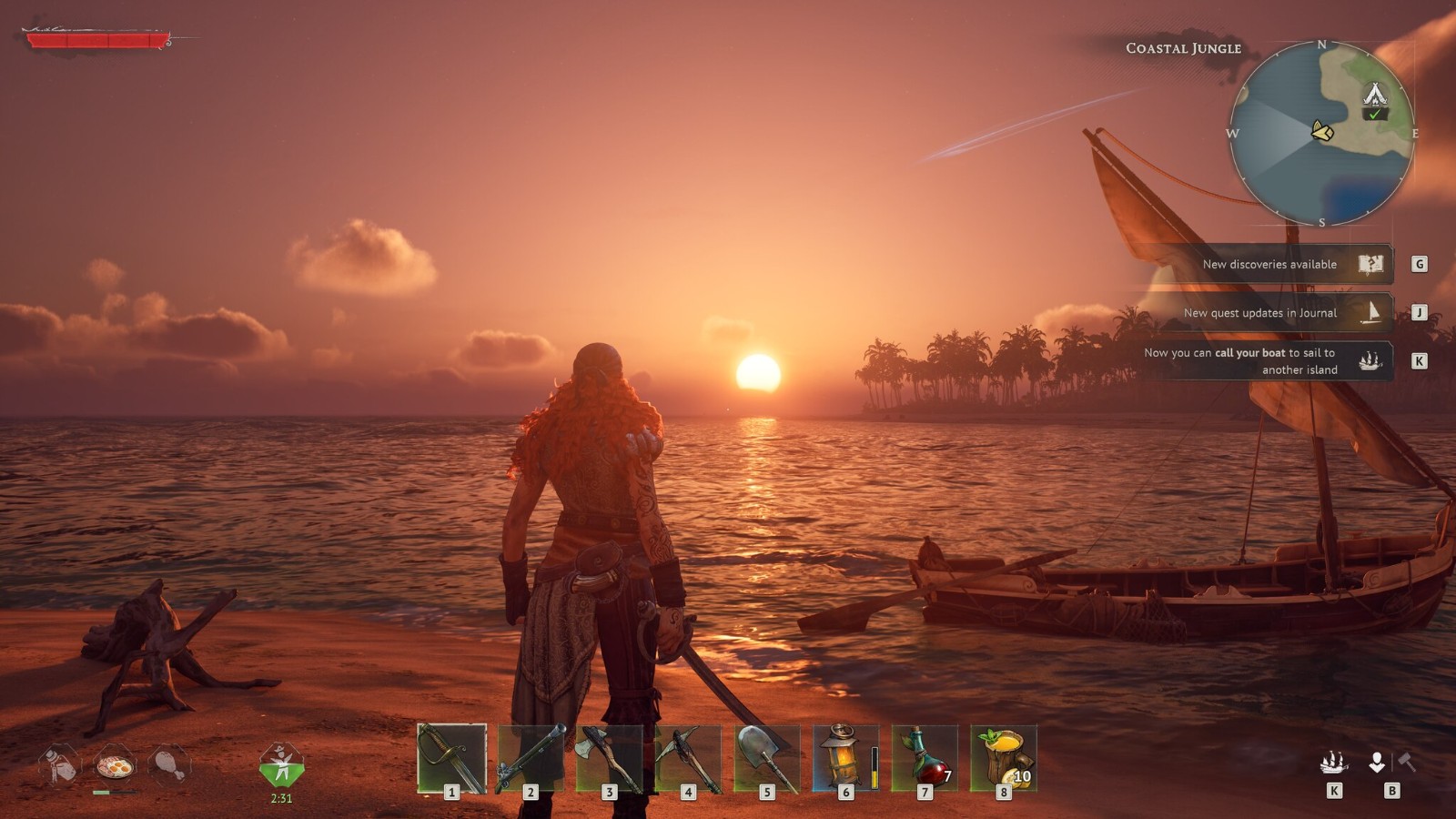Click the salt shaker food slot
This screenshot has height=819, width=1456.
tap(60, 765)
